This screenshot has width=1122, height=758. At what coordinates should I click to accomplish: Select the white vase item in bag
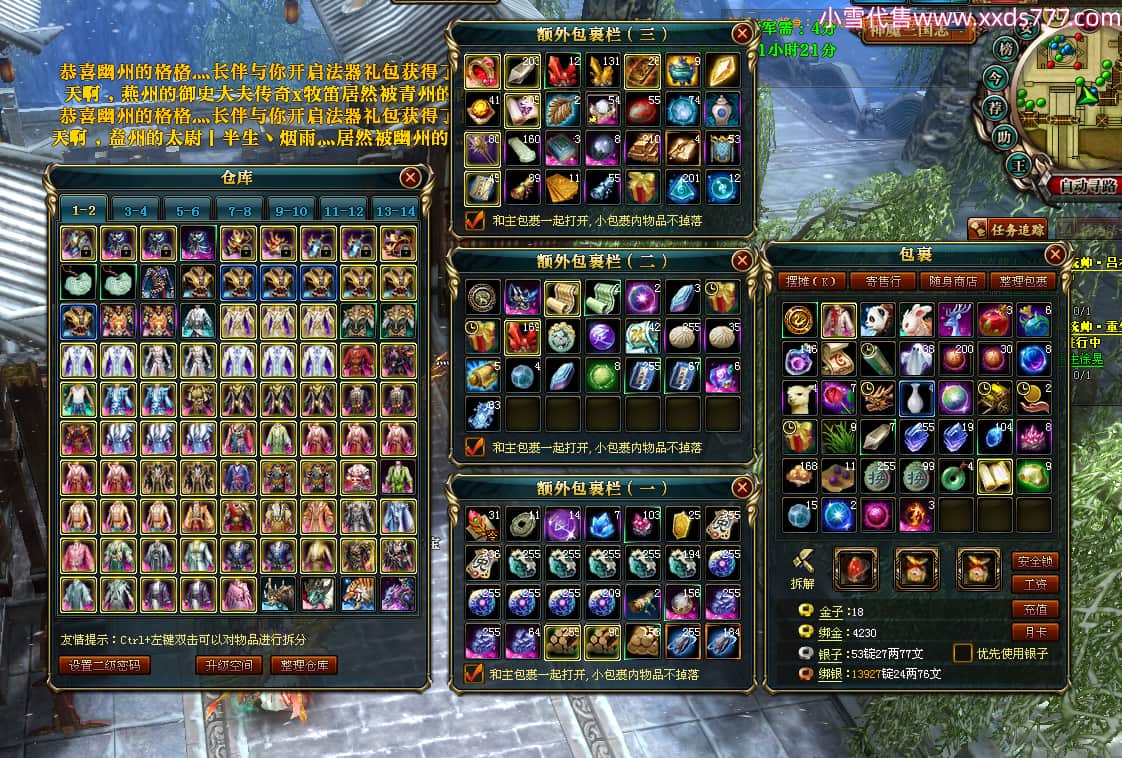[917, 398]
